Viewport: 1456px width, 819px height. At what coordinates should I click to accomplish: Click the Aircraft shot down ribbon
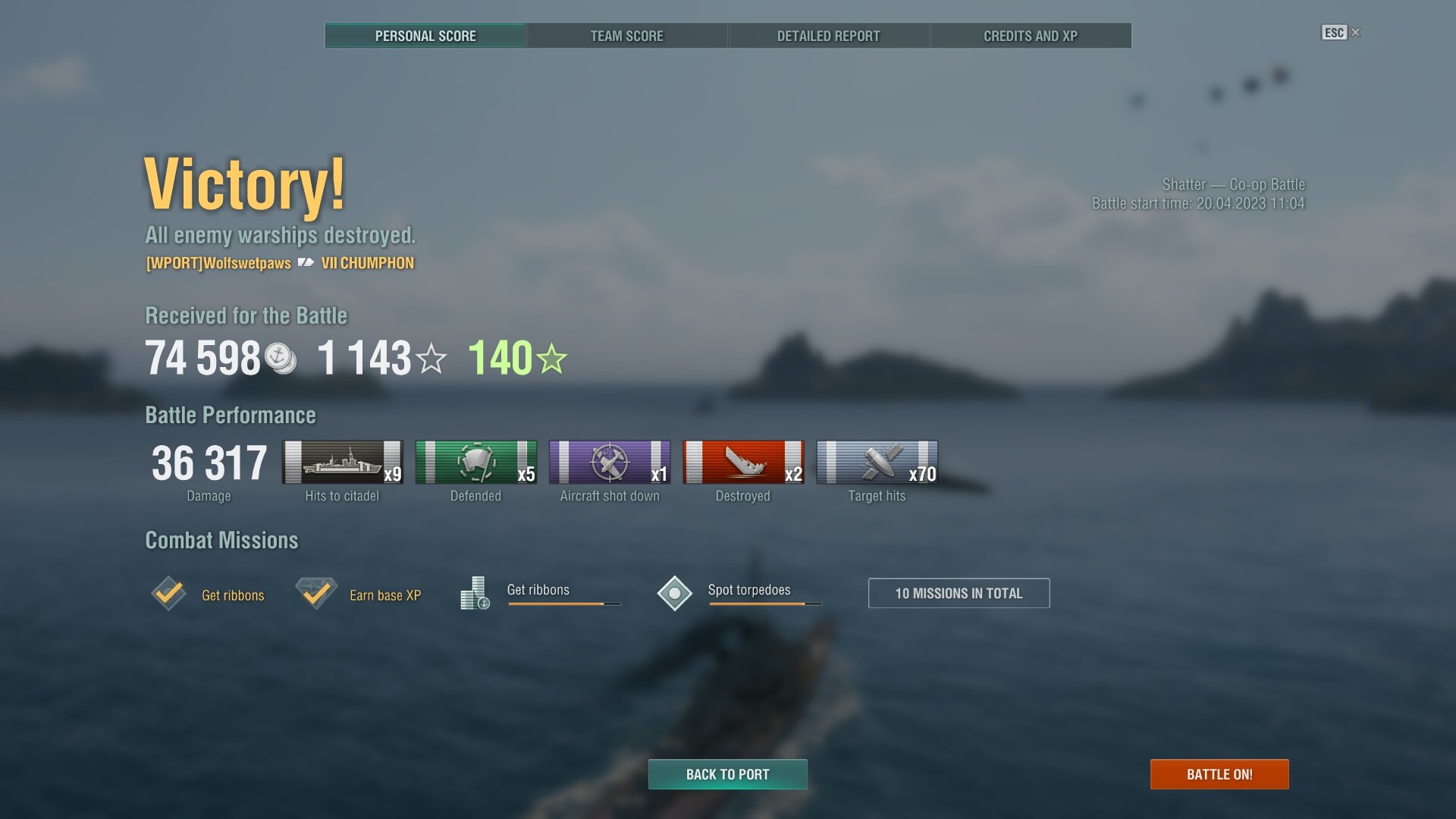pos(610,463)
